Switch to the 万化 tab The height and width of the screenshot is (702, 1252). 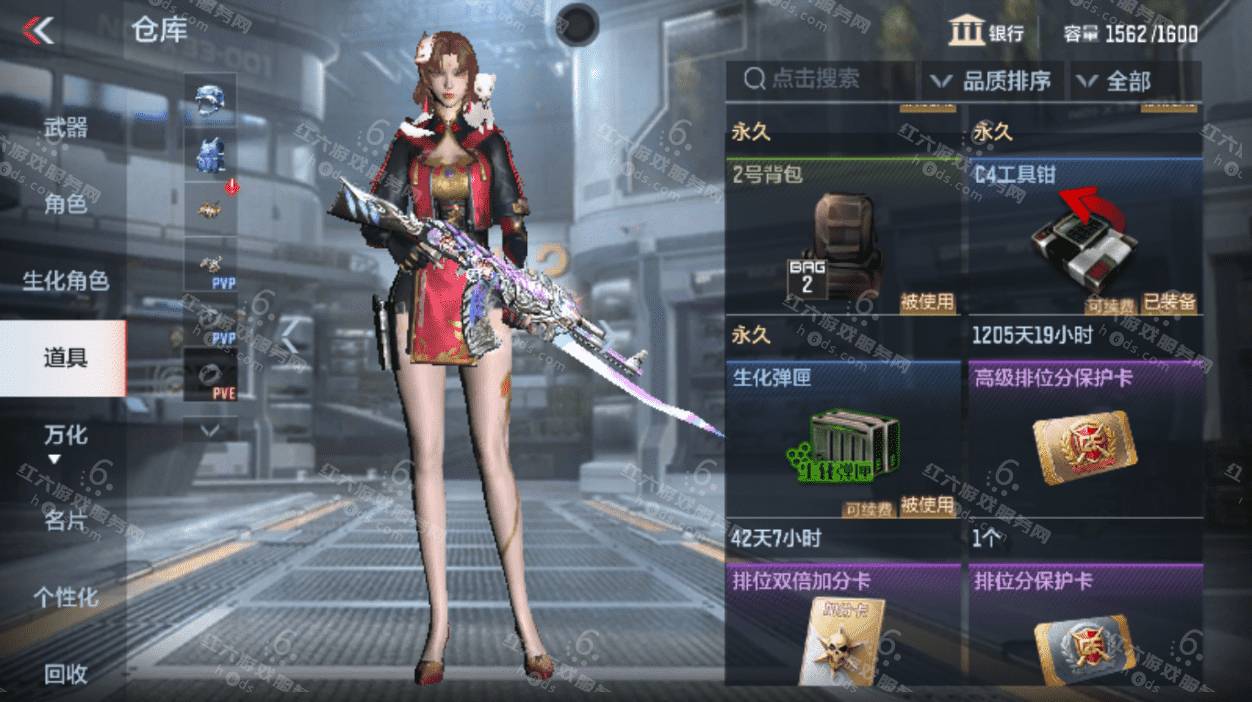pyautogui.click(x=65, y=436)
